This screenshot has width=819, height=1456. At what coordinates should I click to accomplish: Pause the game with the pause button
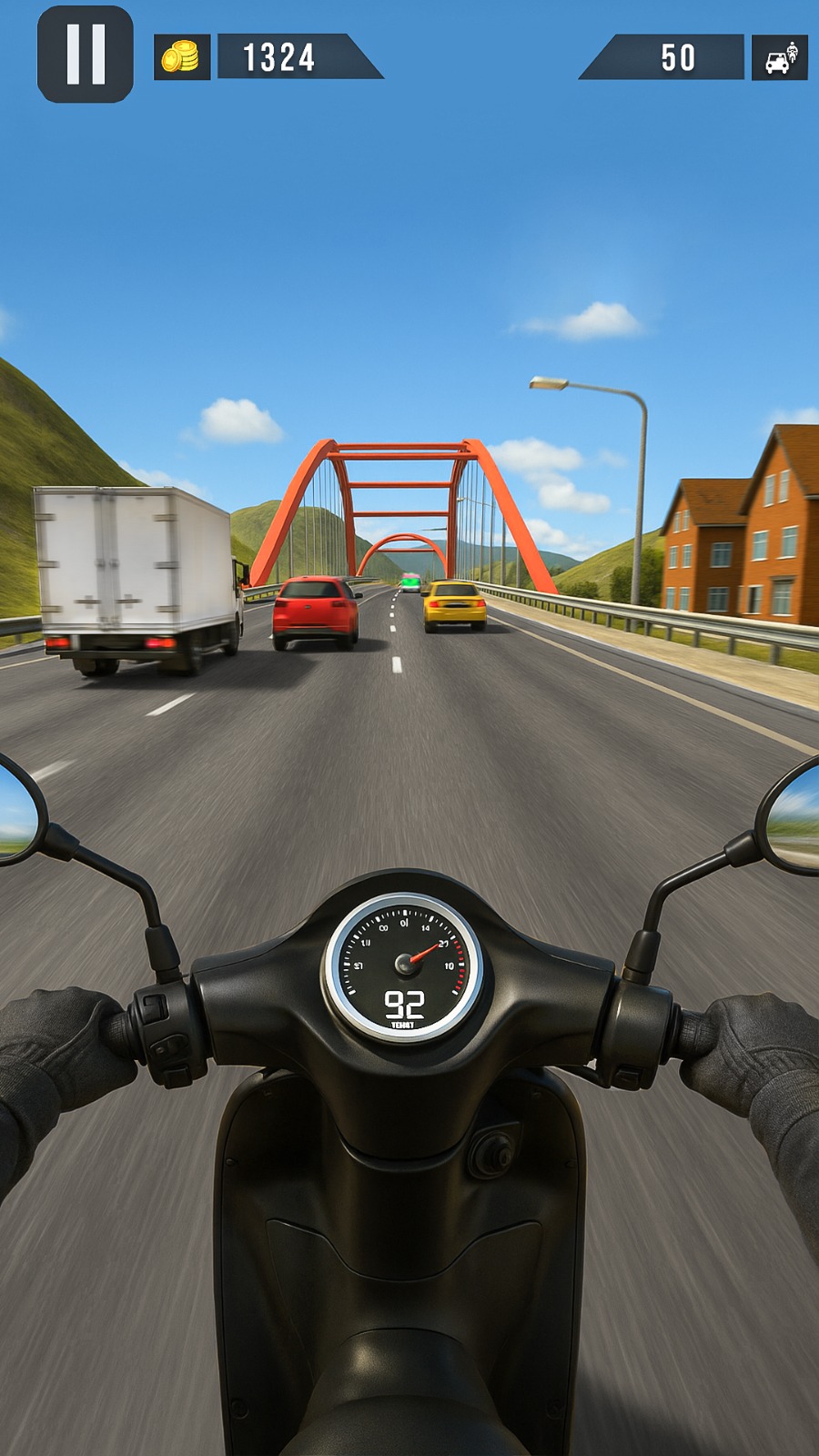point(86,55)
